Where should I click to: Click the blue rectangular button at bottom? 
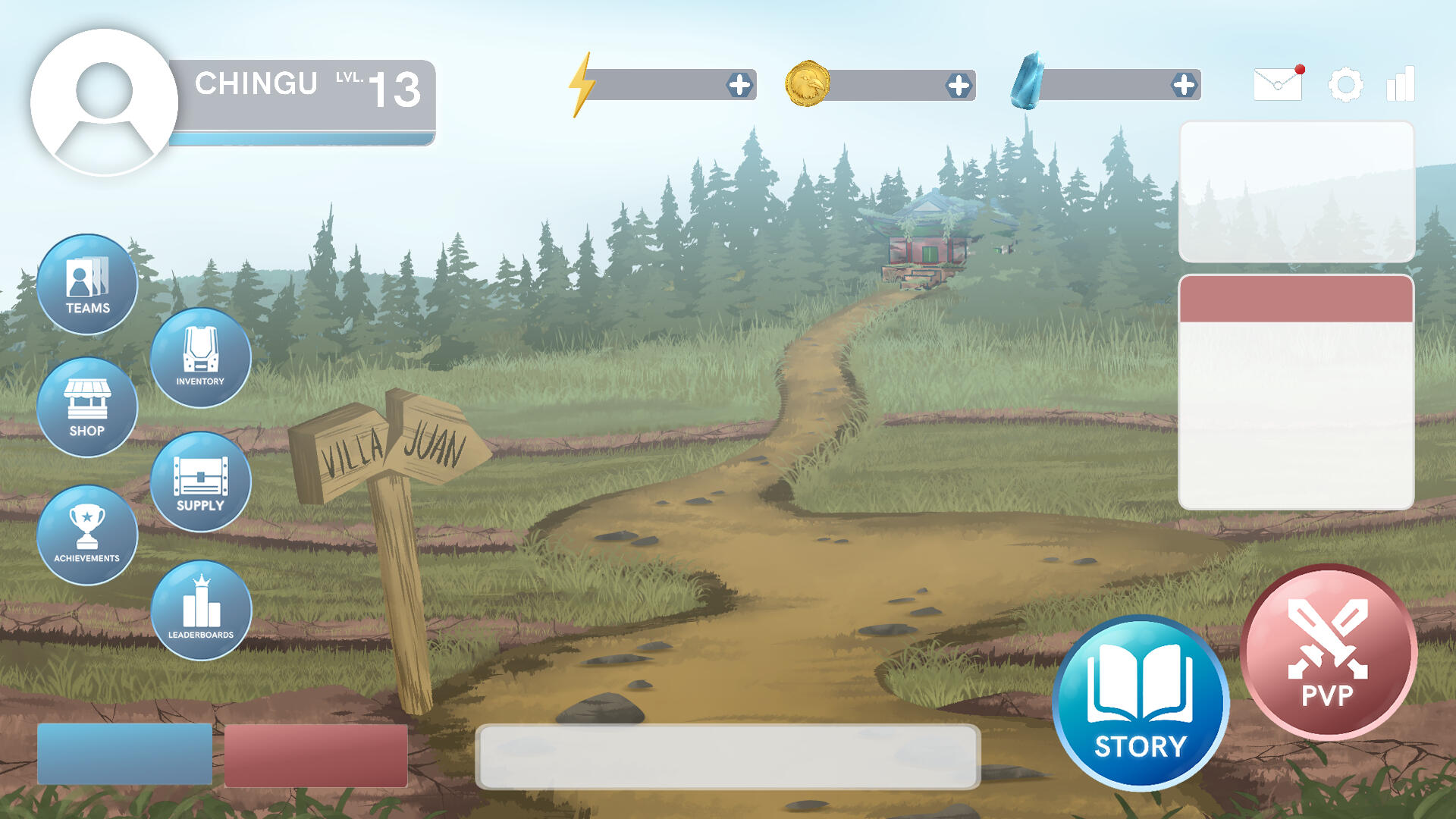click(124, 754)
